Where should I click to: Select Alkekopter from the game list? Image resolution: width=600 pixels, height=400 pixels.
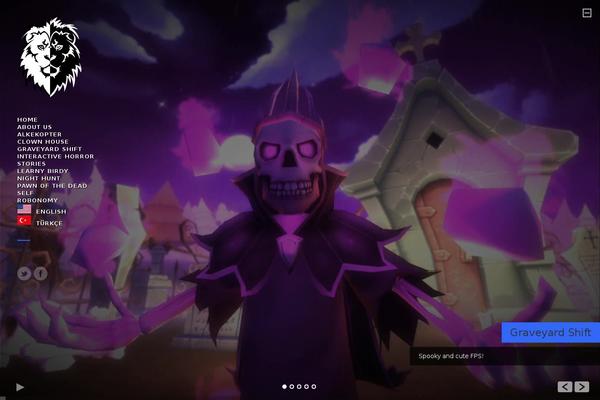(x=39, y=134)
